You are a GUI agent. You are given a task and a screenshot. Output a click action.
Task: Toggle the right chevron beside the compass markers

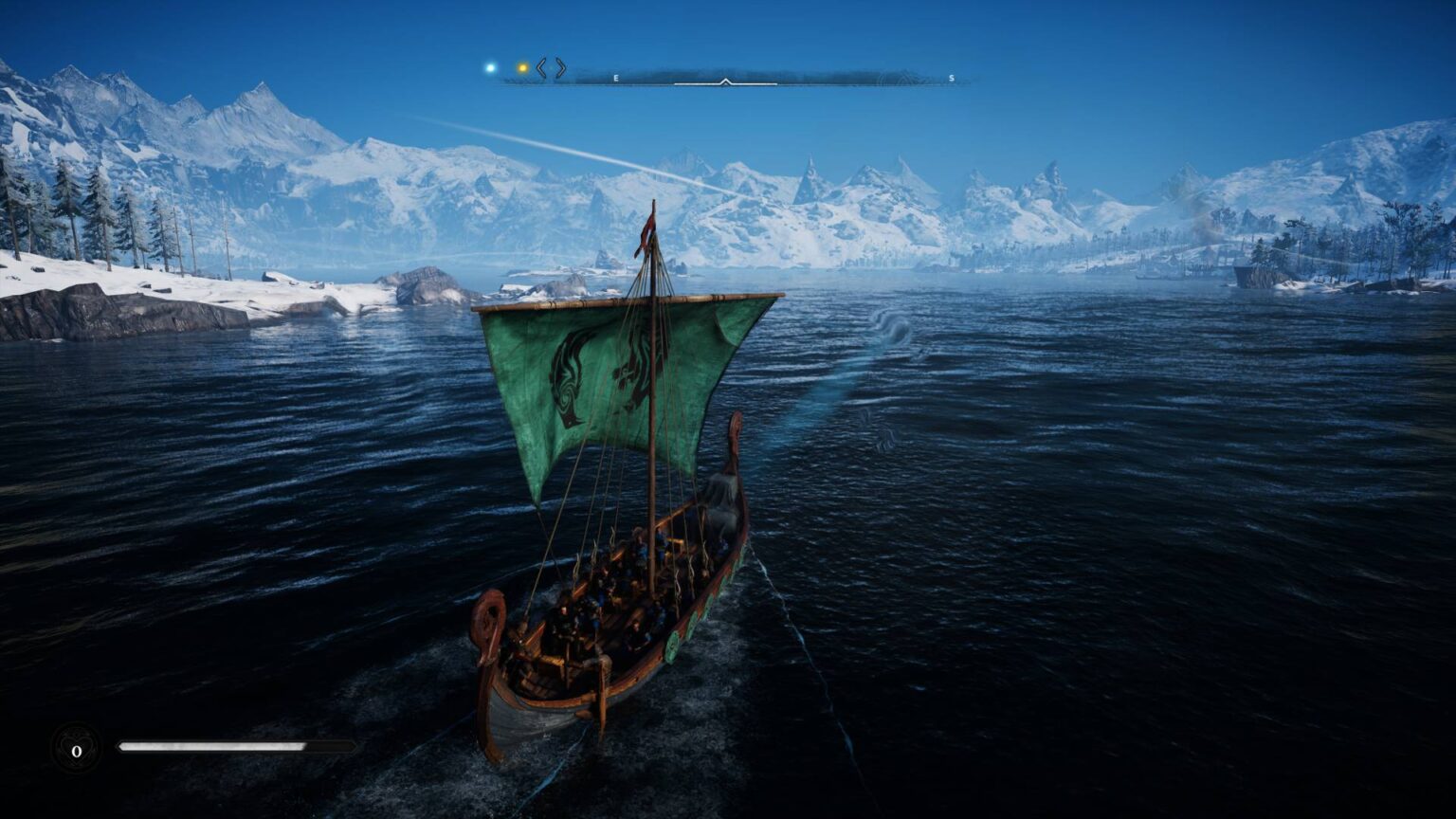click(x=559, y=67)
